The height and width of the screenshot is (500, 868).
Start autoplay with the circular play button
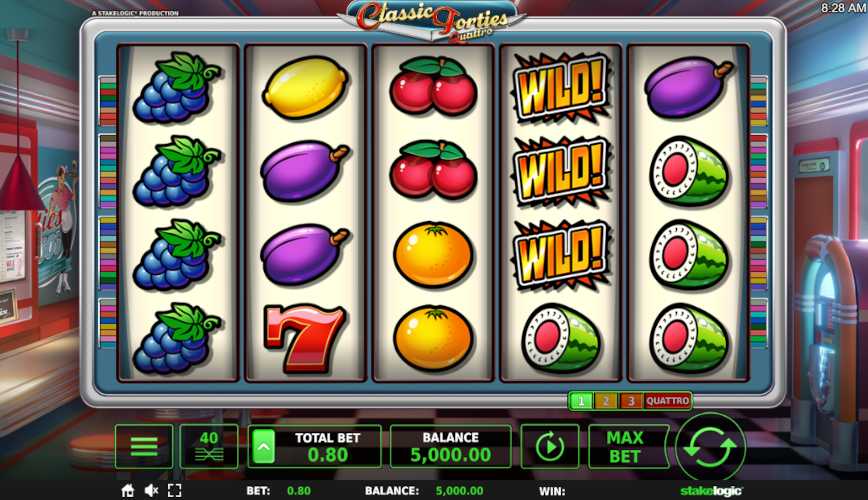[x=549, y=447]
